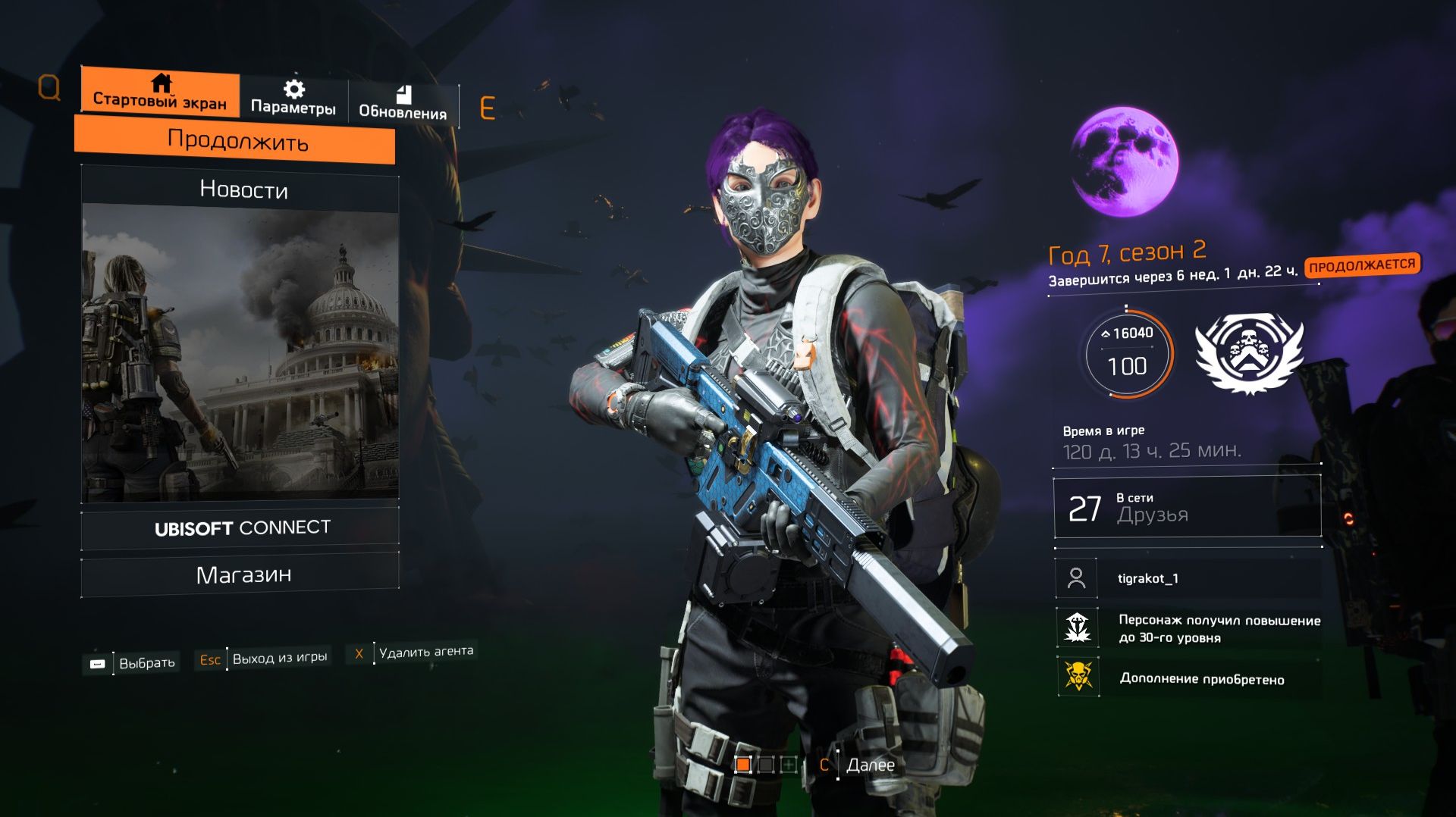1456x817 pixels.
Task: Click the Продолжить button
Action: click(x=237, y=141)
